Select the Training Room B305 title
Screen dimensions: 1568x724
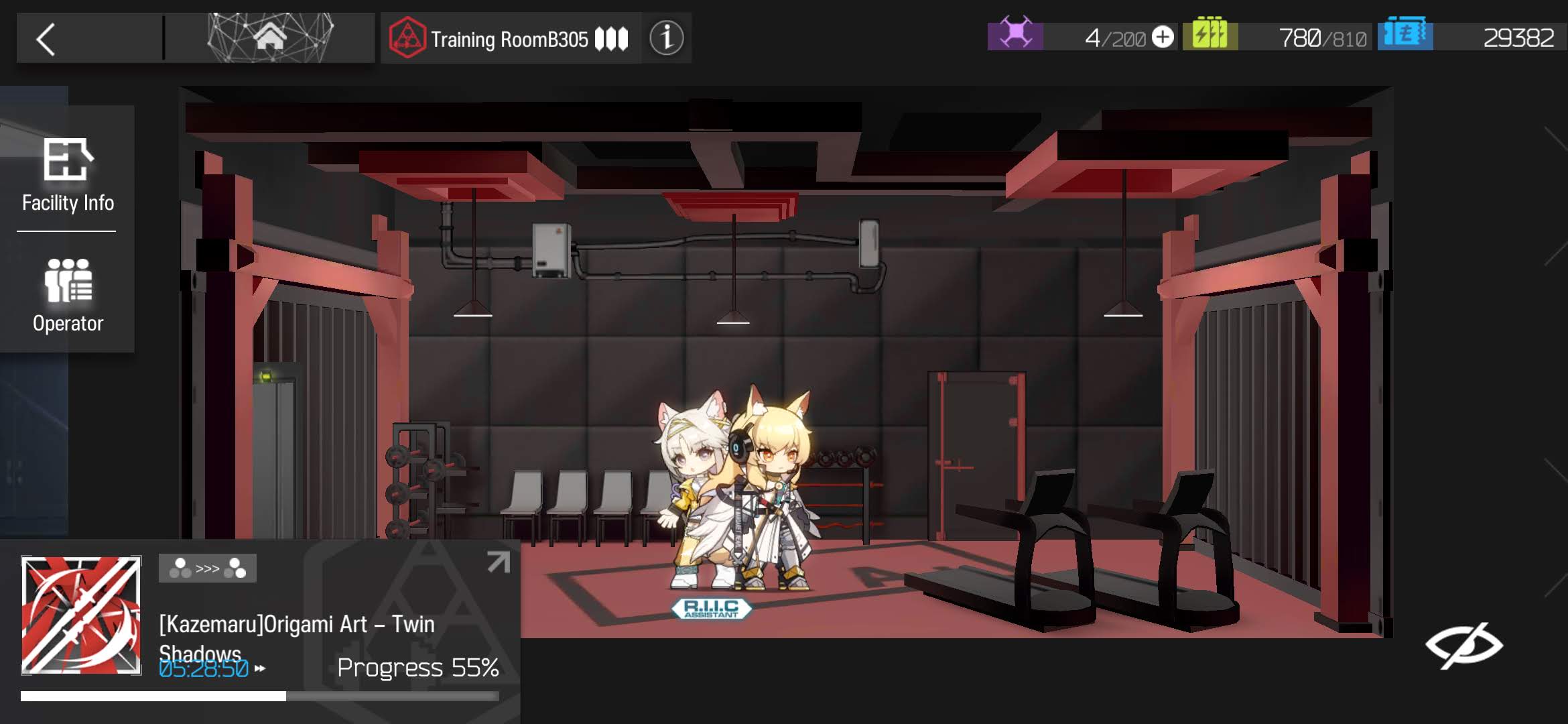click(x=509, y=39)
